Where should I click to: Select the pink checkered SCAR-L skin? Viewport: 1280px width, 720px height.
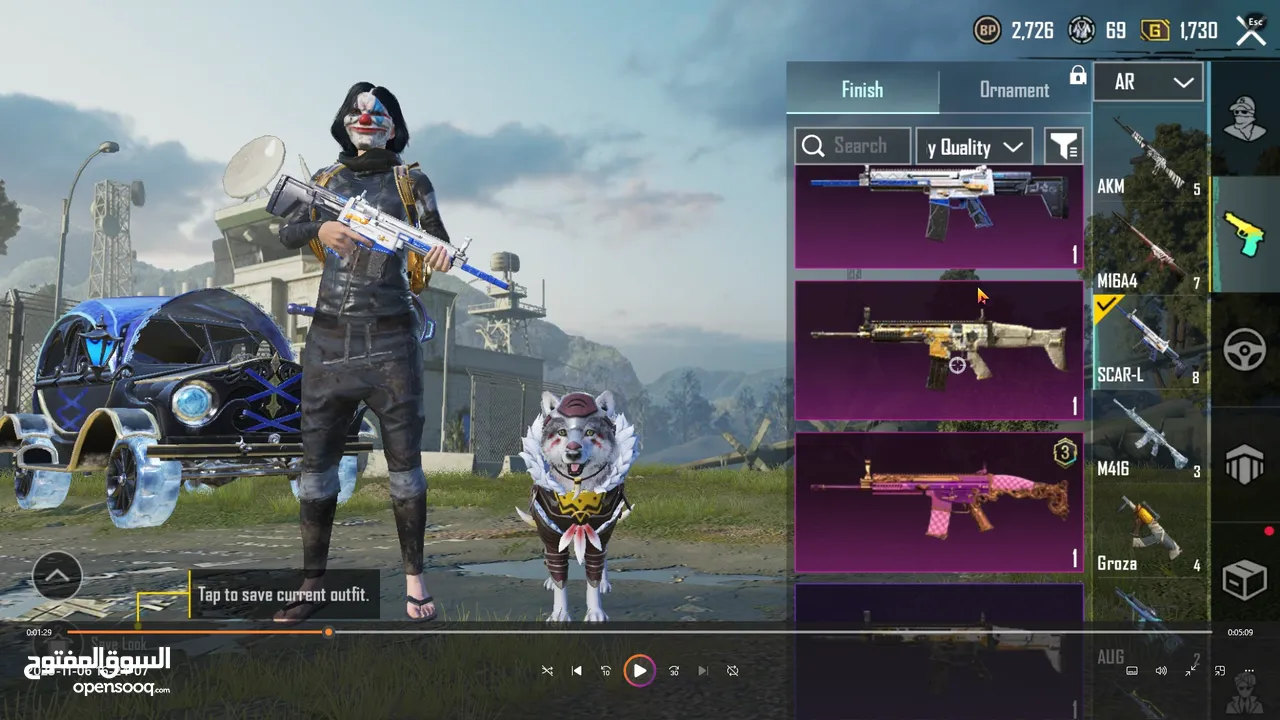(x=938, y=501)
